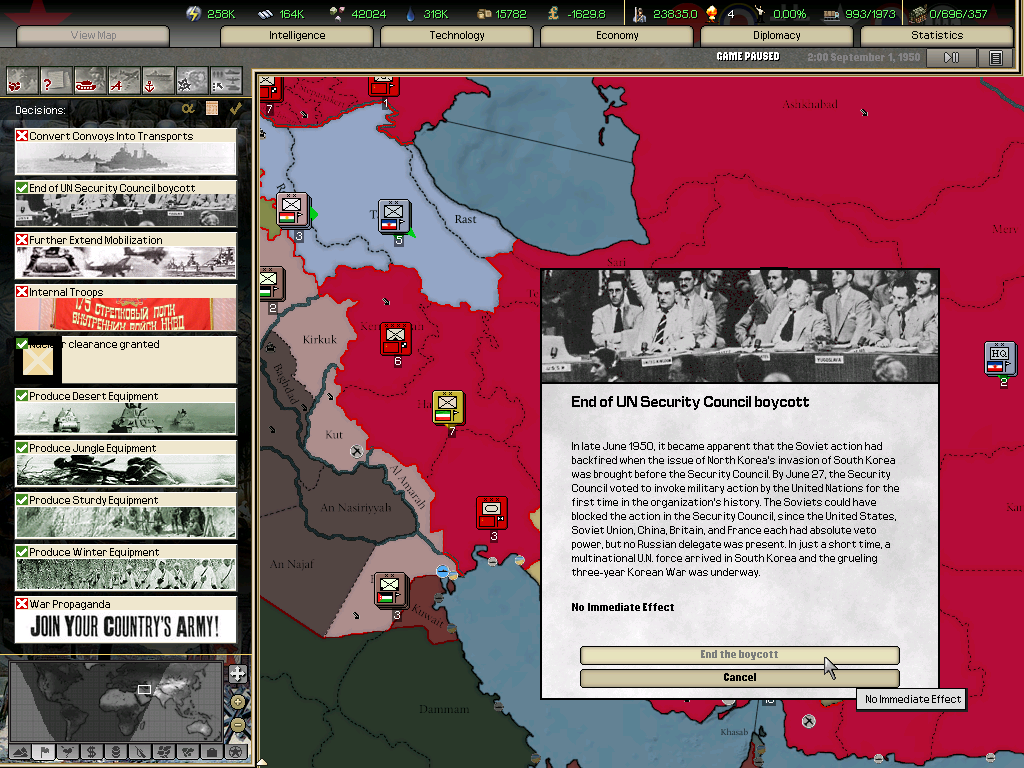Select the Produce Winter Equipment decision
This screenshot has width=1024, height=768.
click(x=126, y=567)
